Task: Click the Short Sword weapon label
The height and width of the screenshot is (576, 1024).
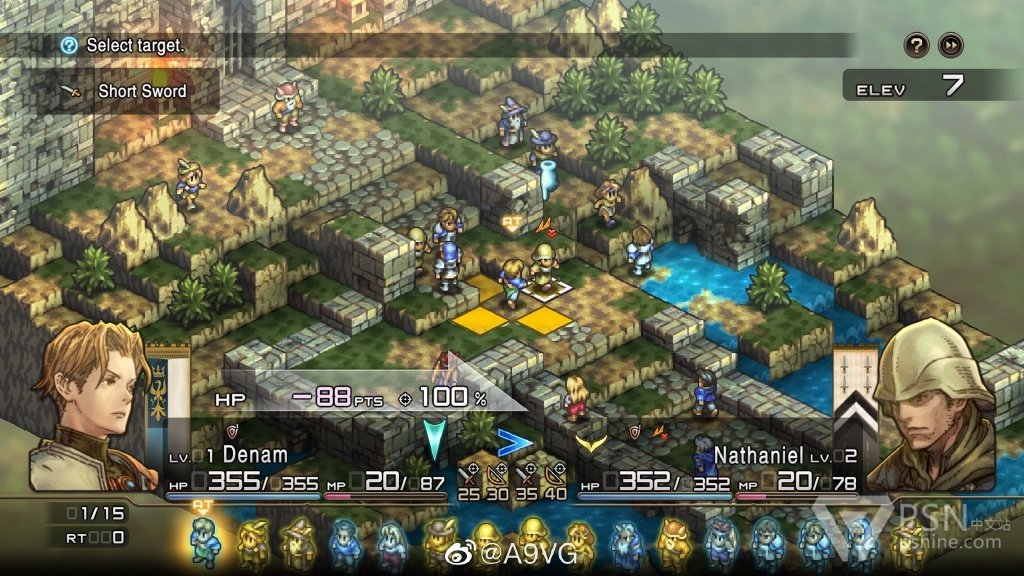Action: click(141, 91)
